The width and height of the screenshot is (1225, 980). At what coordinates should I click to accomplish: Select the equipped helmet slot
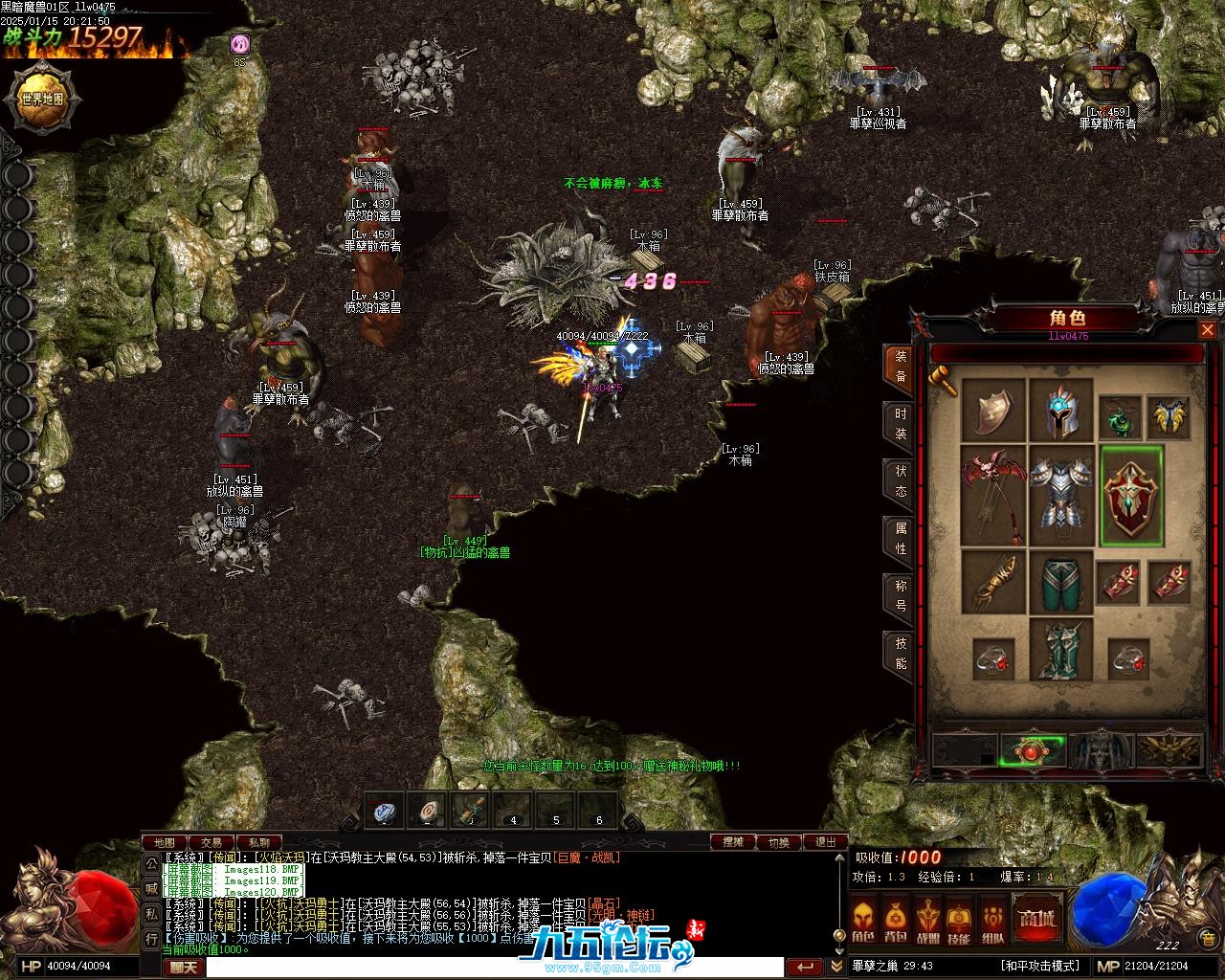click(1060, 411)
